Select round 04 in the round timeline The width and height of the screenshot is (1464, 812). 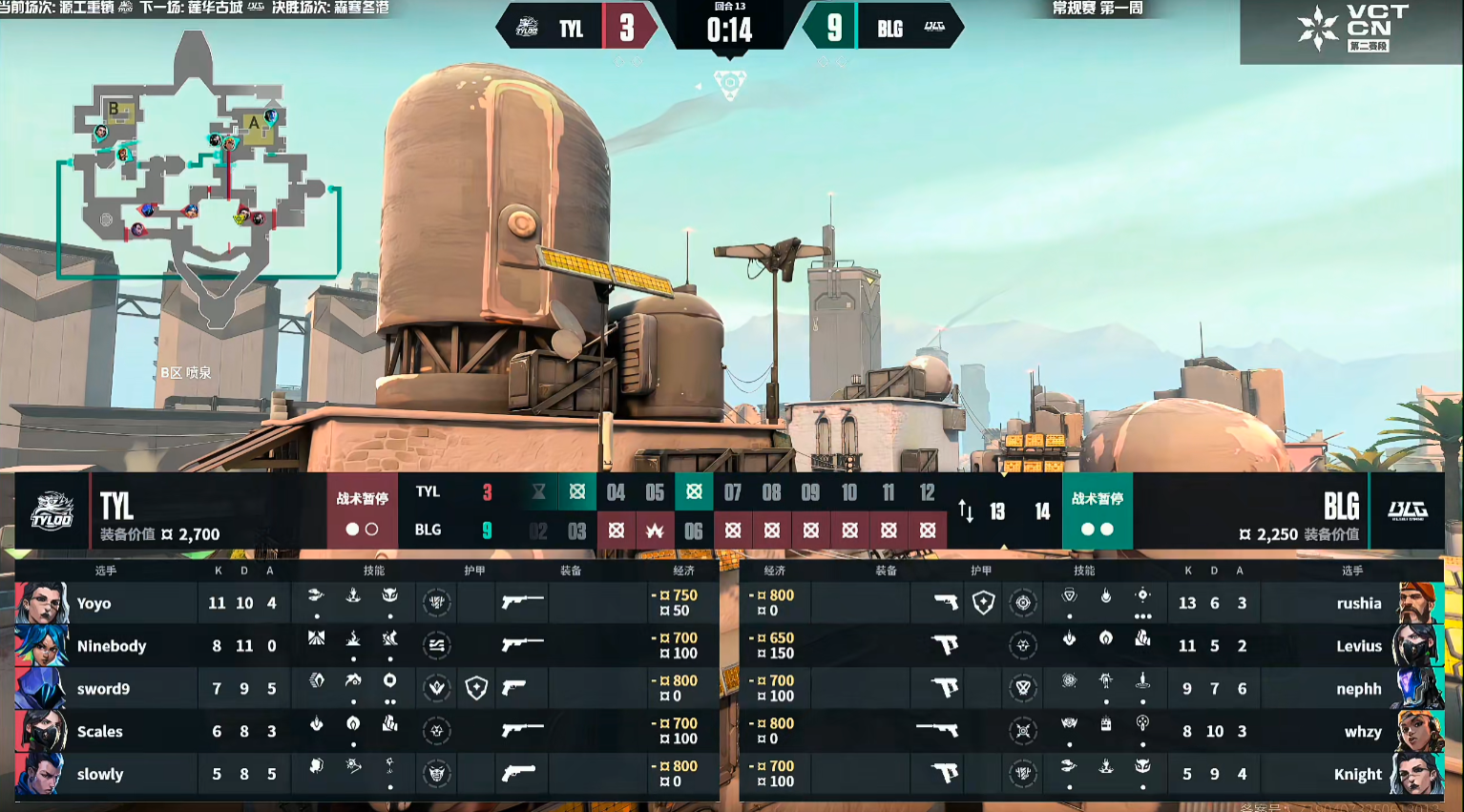click(616, 493)
